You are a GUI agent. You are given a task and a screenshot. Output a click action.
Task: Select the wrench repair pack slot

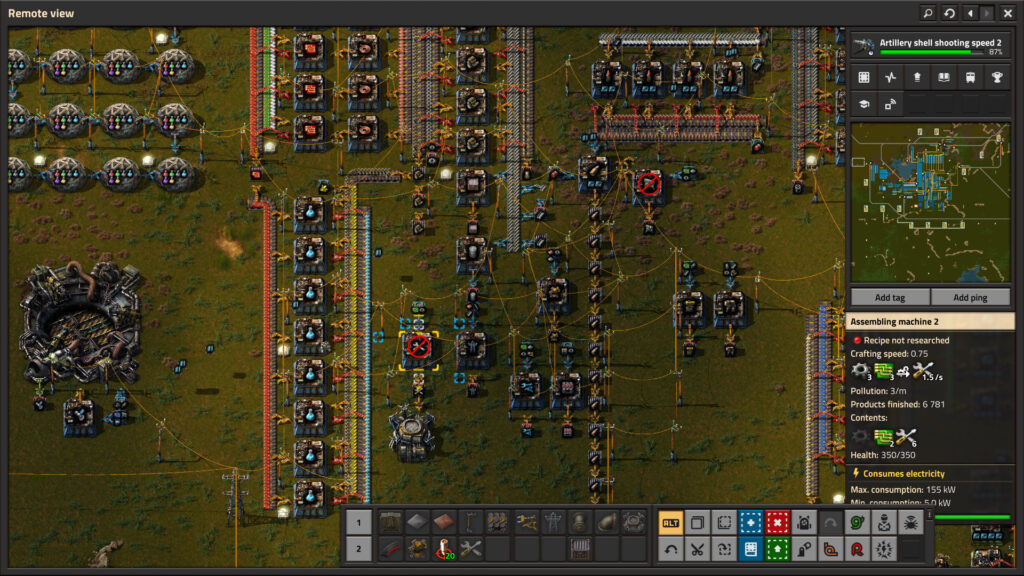471,548
